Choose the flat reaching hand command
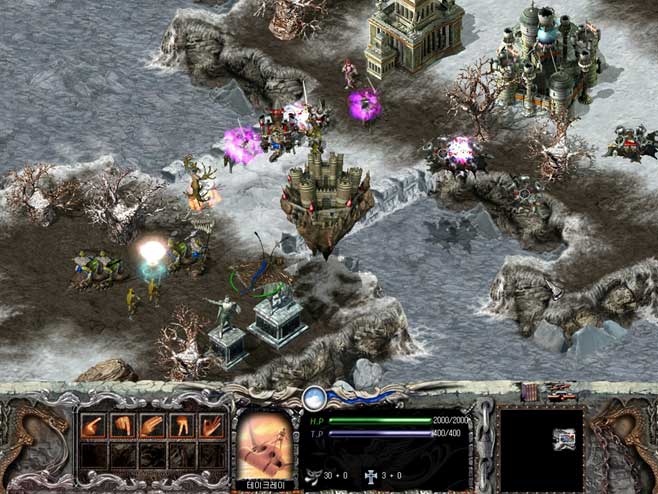This screenshot has height=494, width=658. pos(152,426)
